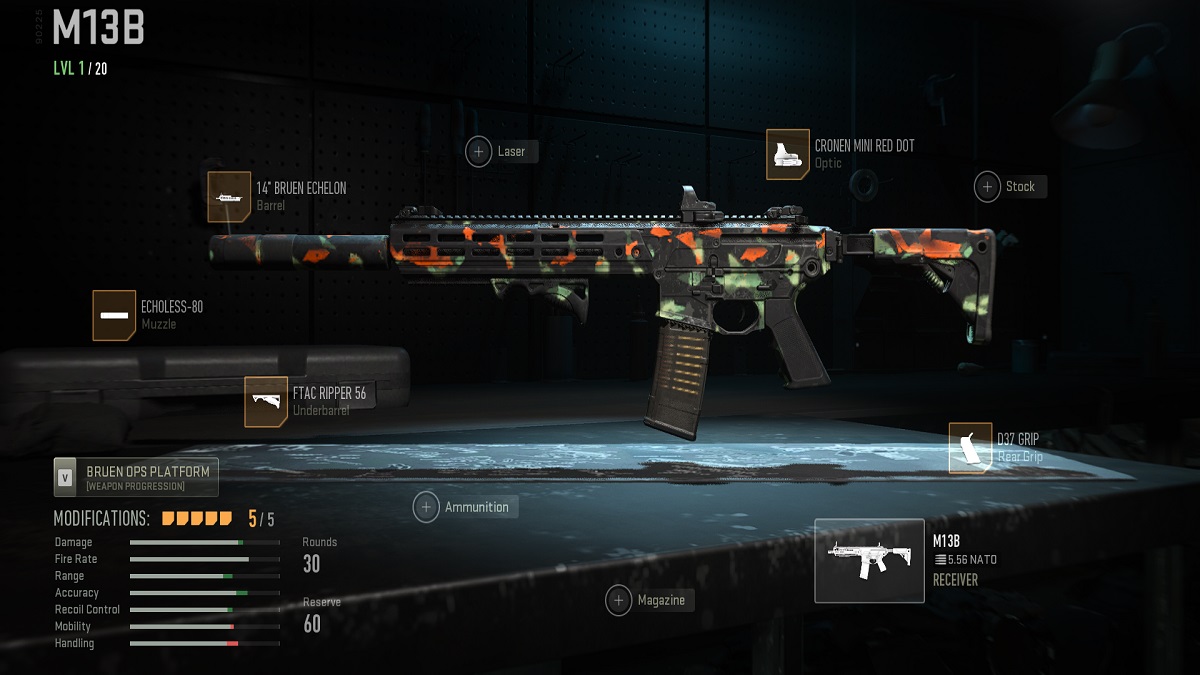Add a Laser attachment
The height and width of the screenshot is (675, 1200).
[x=479, y=151]
